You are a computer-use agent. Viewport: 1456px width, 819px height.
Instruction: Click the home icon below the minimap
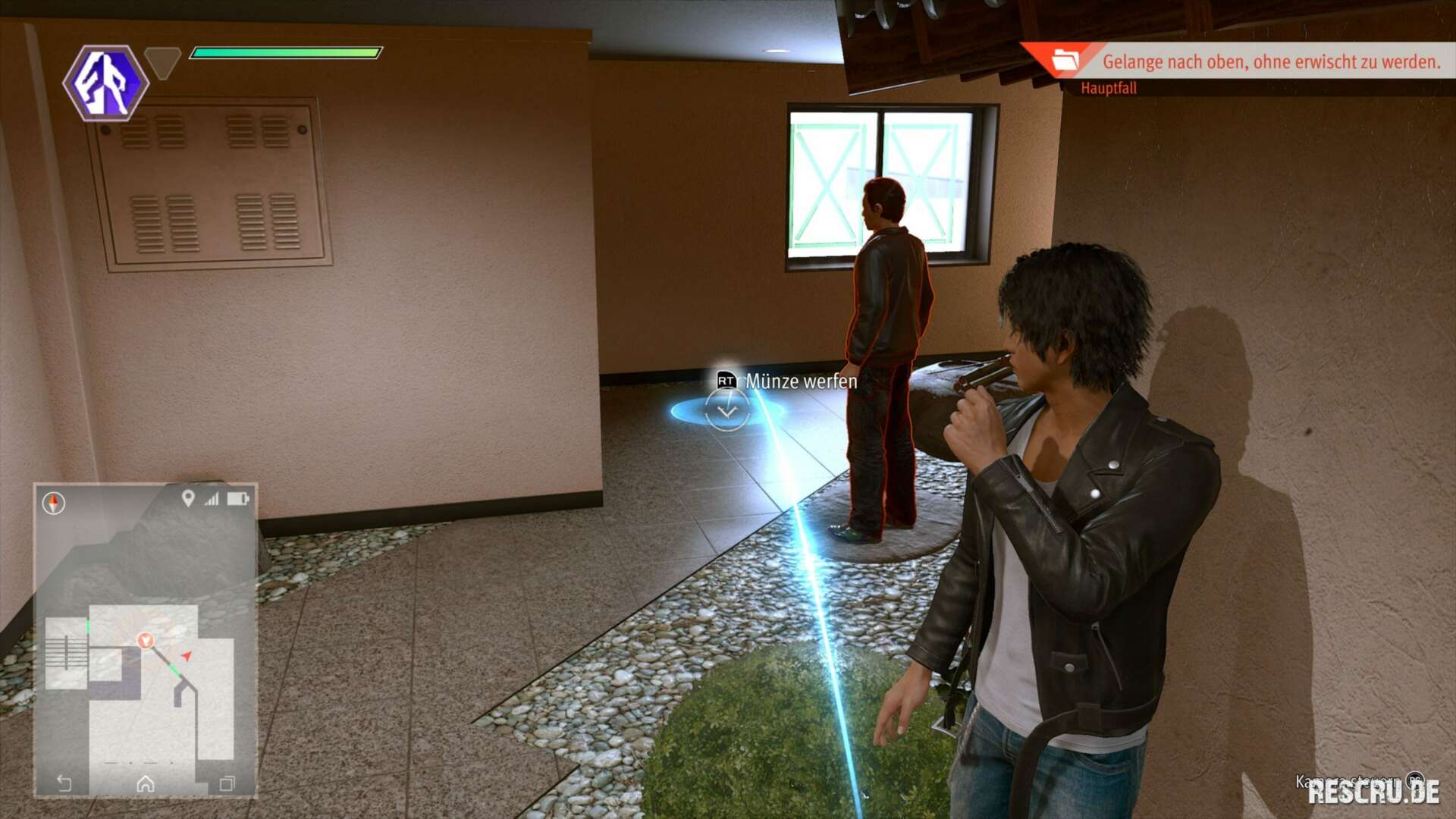click(146, 783)
